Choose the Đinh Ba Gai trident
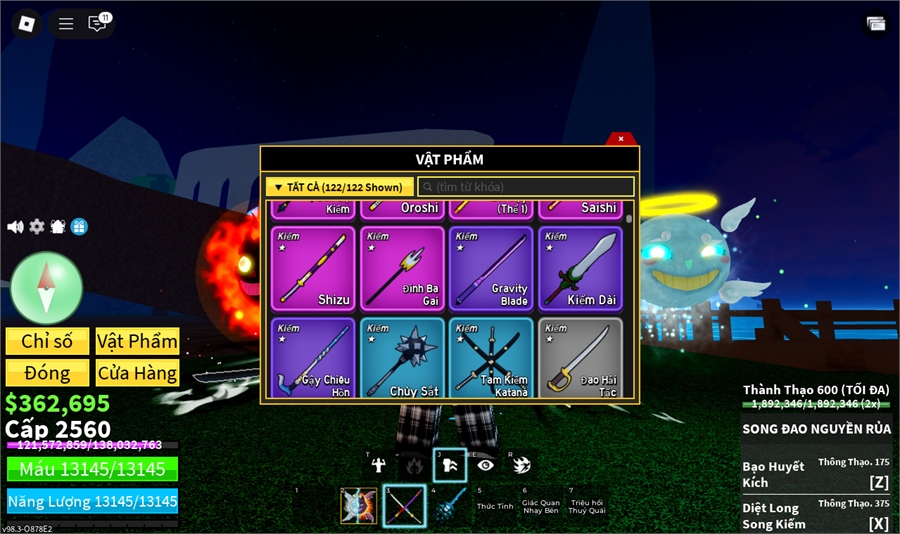Screen dimensions: 900x534 click(x=402, y=268)
